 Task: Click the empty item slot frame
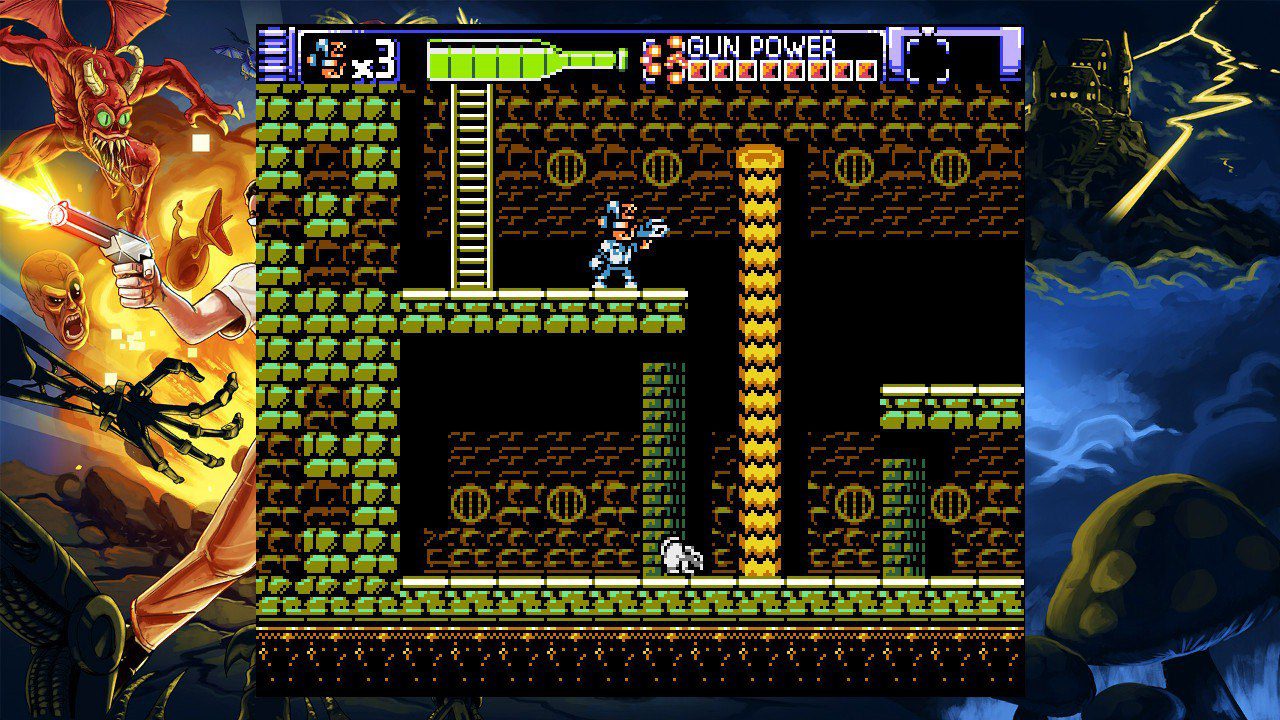927,58
